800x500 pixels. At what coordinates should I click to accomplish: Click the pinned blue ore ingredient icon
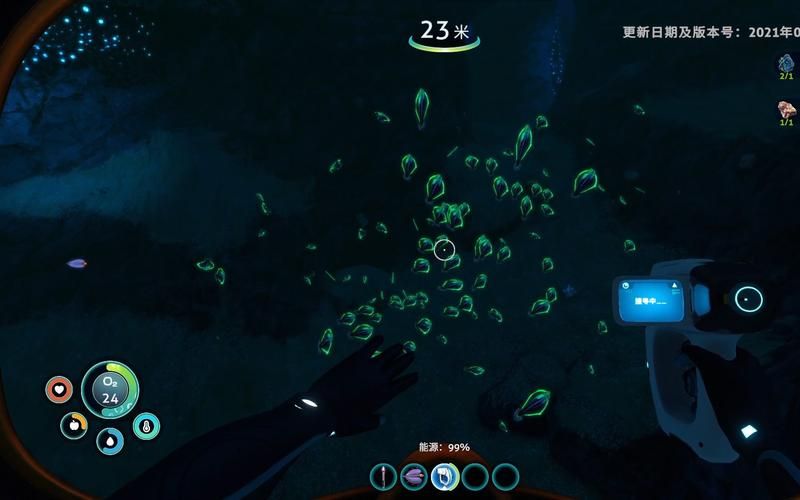(786, 66)
